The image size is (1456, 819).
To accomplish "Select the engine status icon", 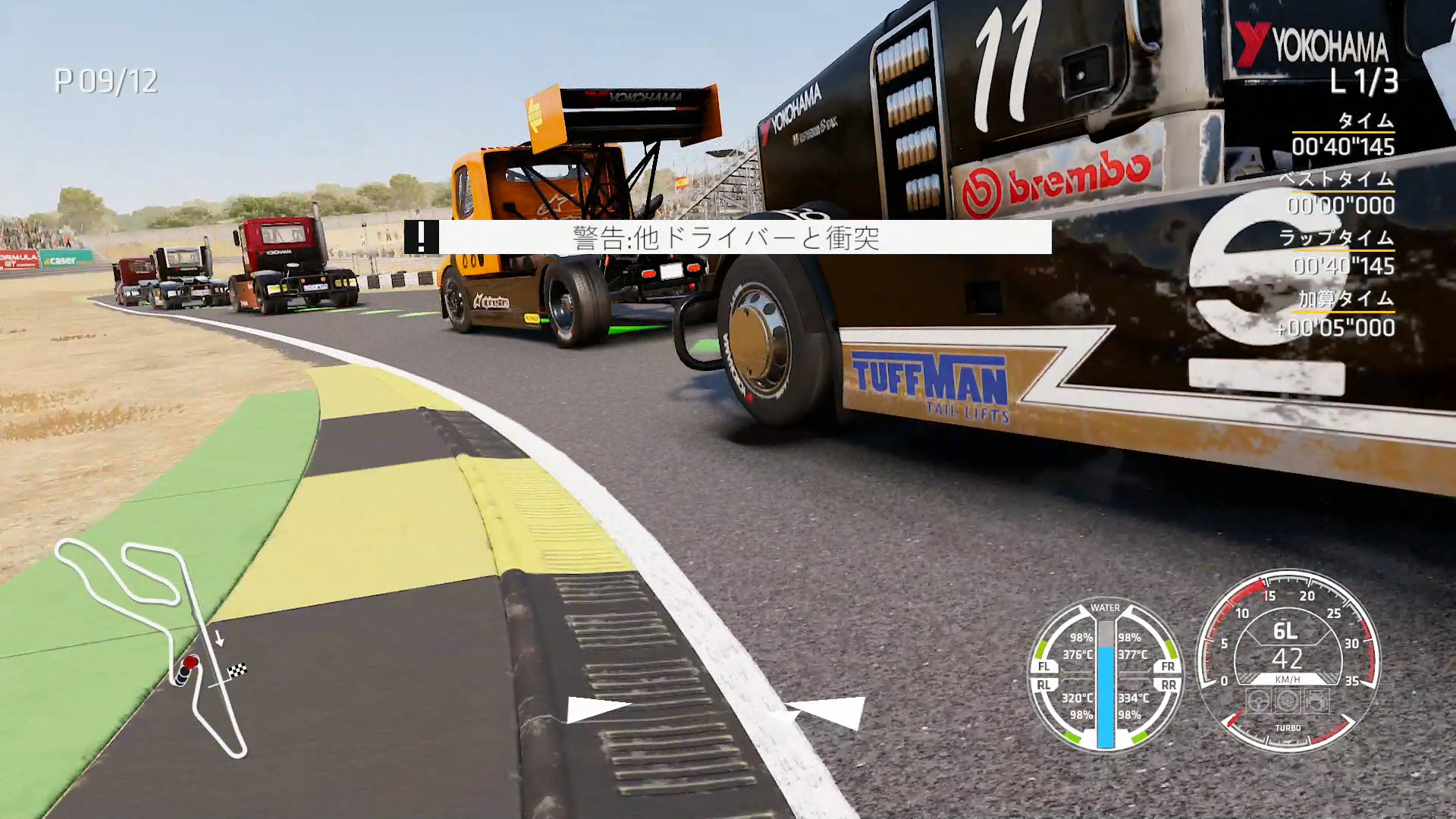I will [1316, 700].
